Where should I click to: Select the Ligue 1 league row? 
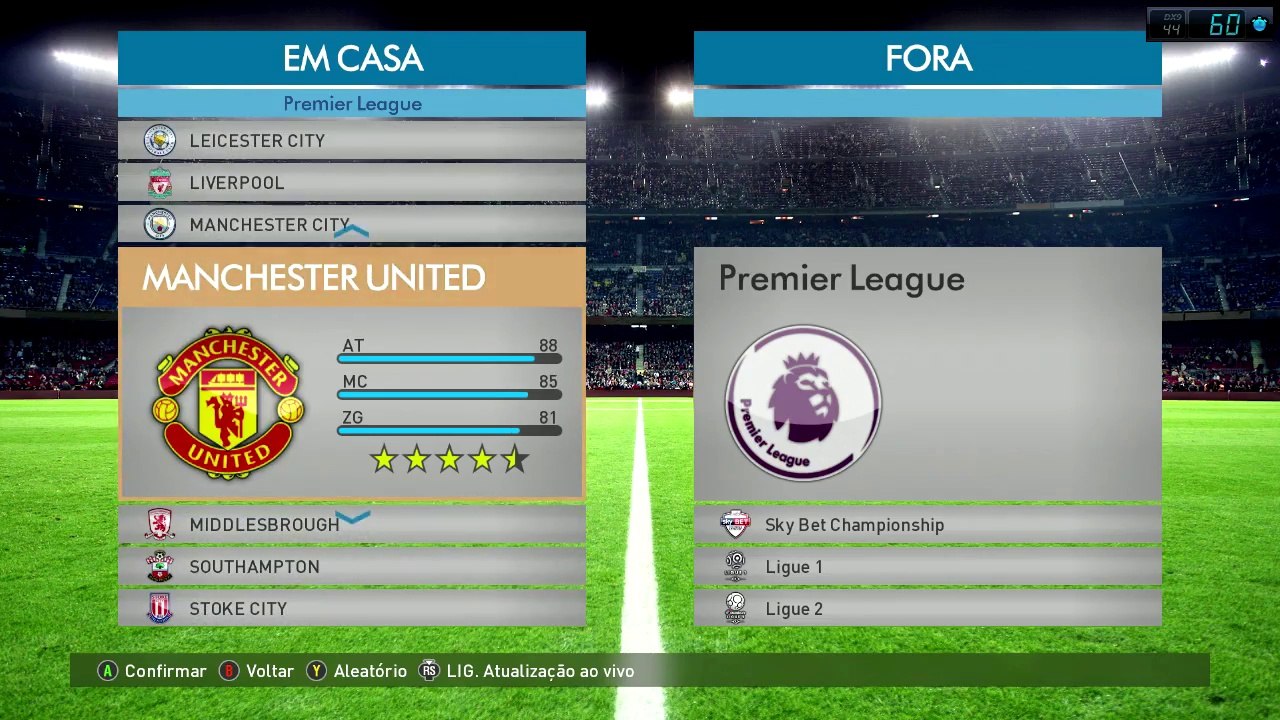(927, 567)
